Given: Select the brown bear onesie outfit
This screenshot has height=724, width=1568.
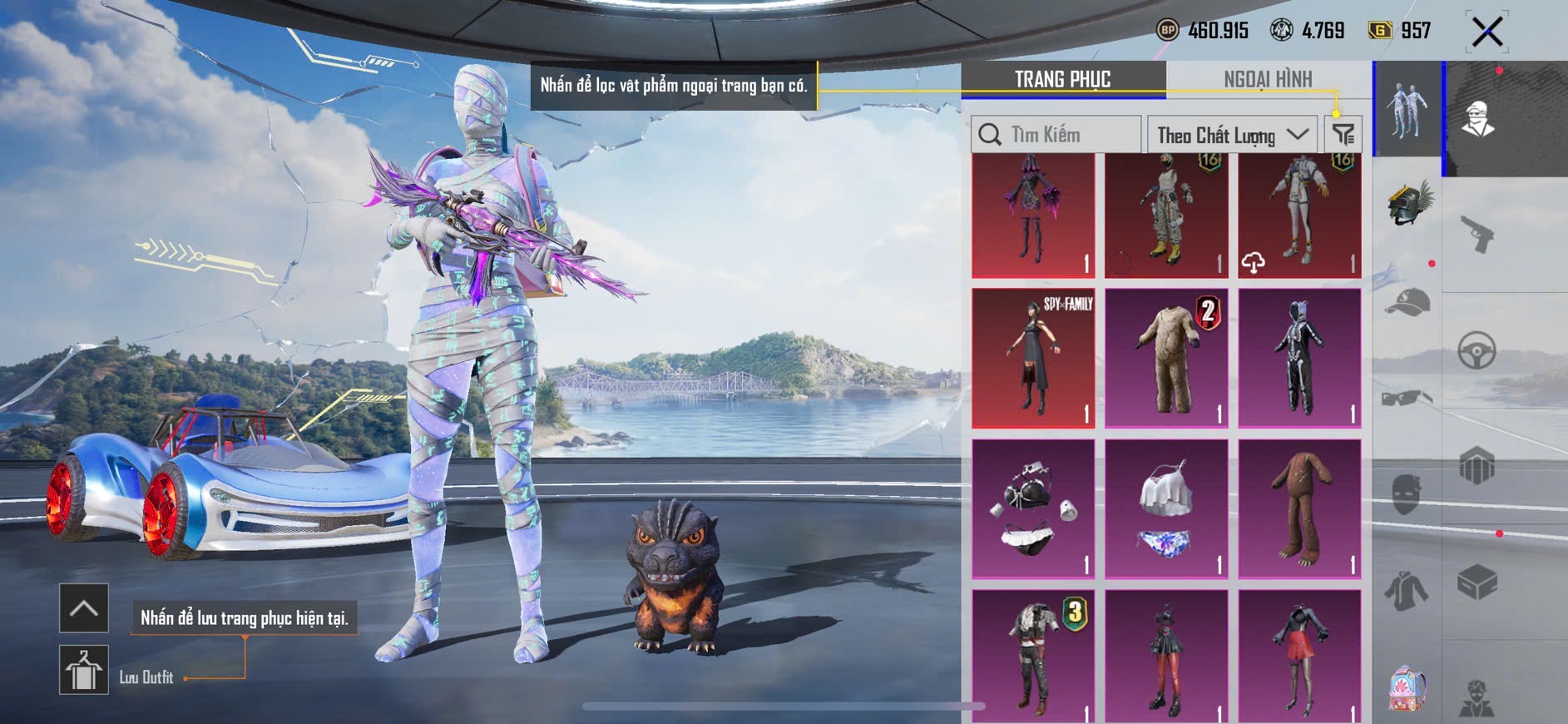Looking at the screenshot, I should [x=1299, y=508].
